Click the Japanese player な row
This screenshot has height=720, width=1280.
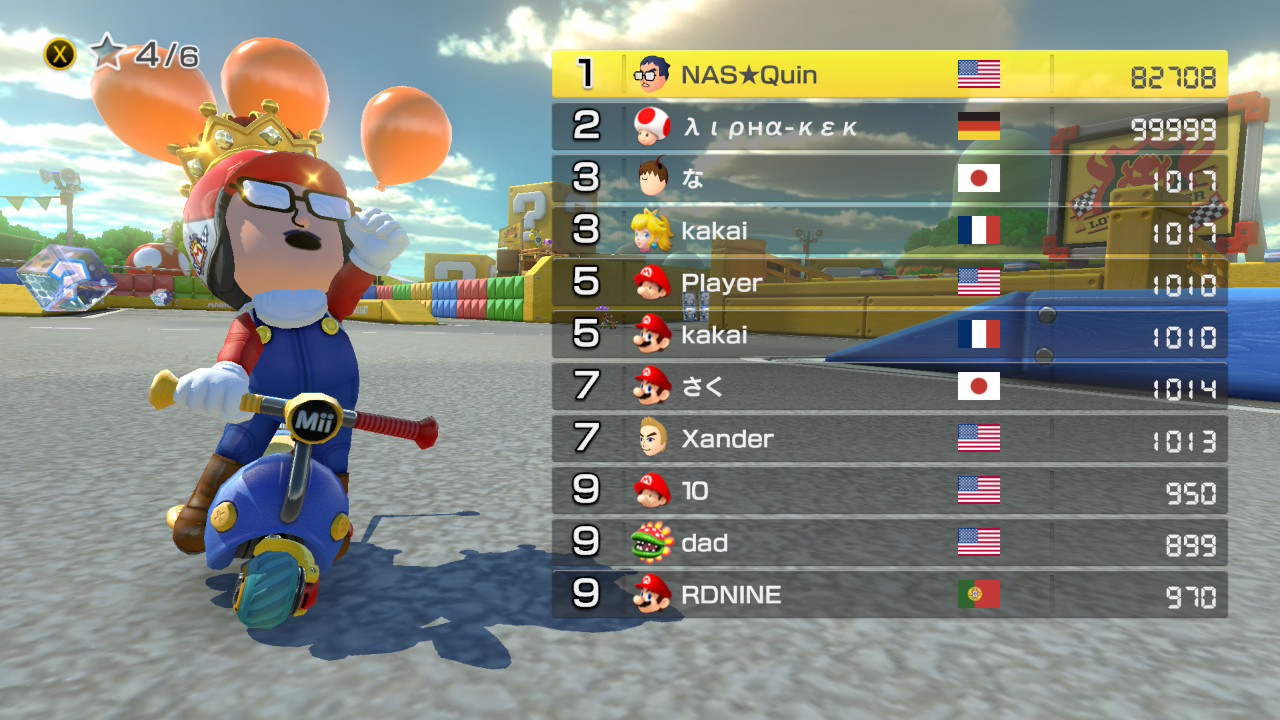tap(889, 179)
